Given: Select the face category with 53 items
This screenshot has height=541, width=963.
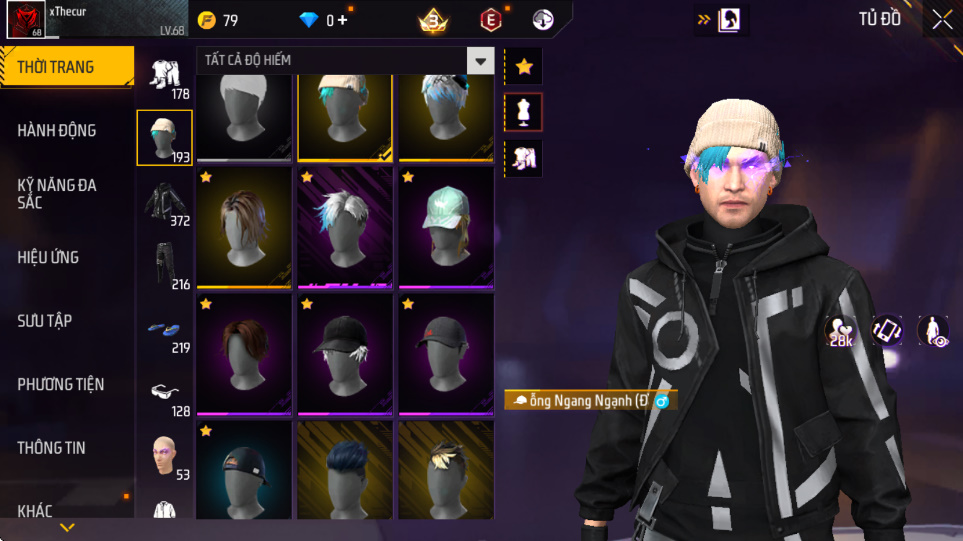Looking at the screenshot, I should 165,455.
